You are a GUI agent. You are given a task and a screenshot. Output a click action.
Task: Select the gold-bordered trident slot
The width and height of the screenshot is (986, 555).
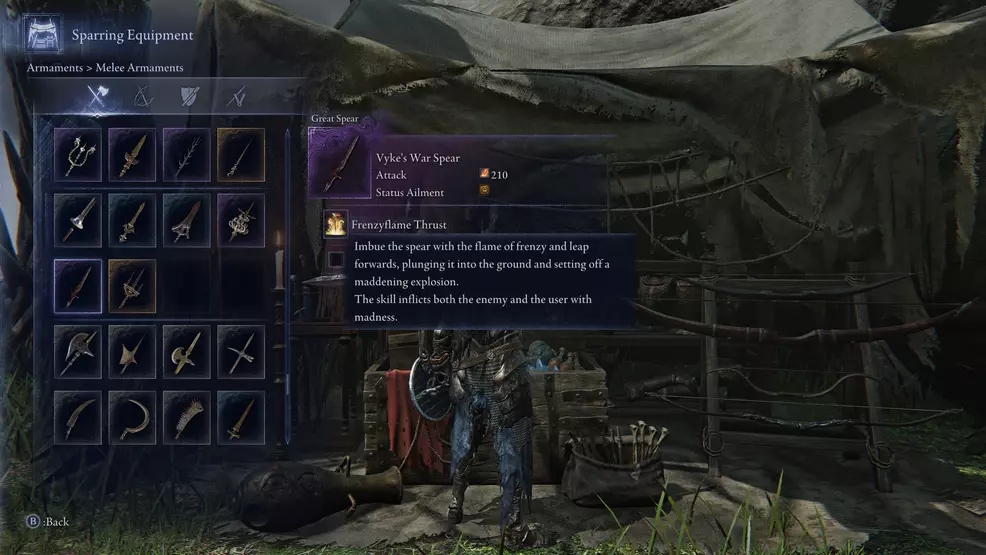point(132,286)
